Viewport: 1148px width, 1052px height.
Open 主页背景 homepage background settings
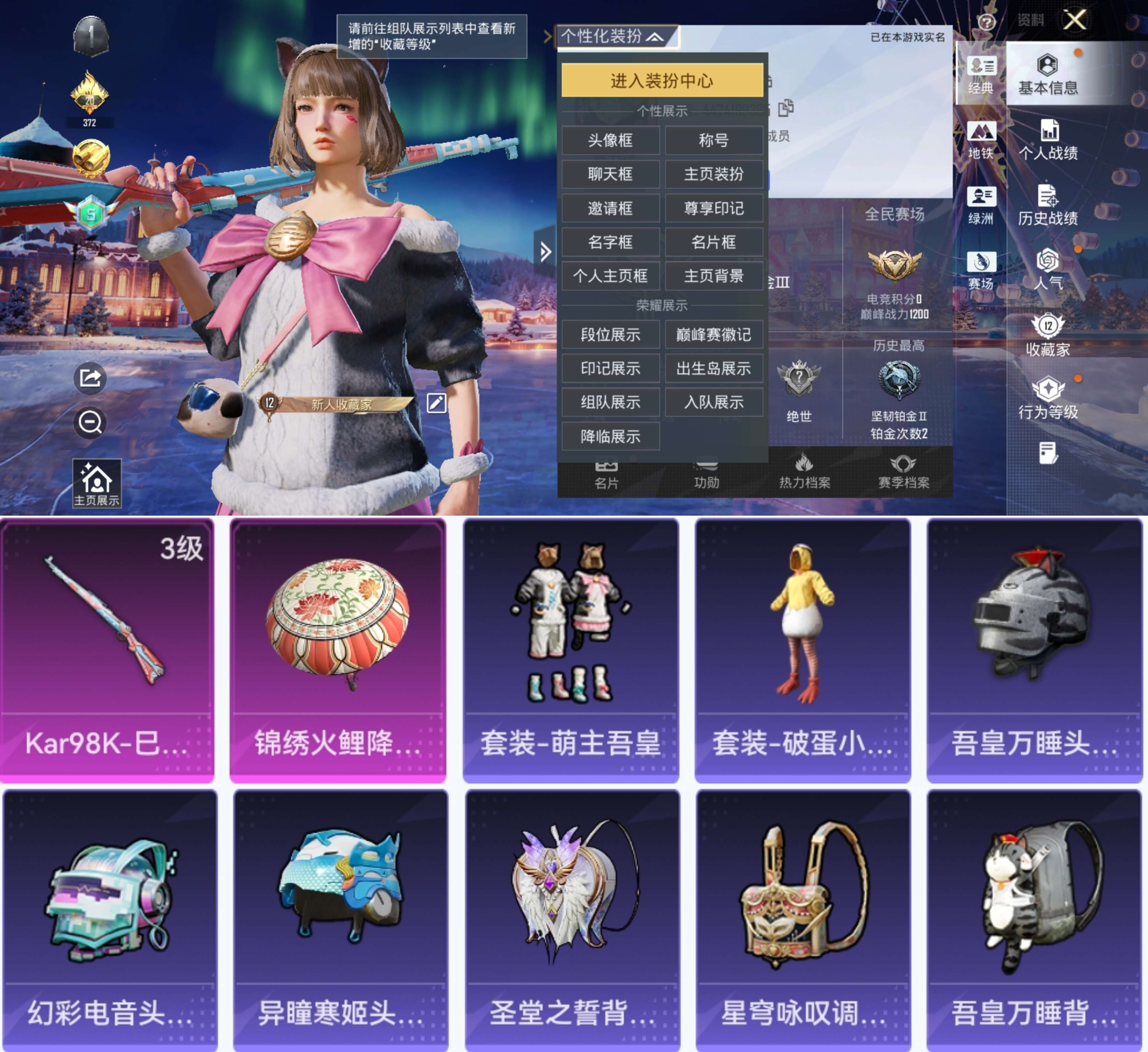click(x=714, y=277)
